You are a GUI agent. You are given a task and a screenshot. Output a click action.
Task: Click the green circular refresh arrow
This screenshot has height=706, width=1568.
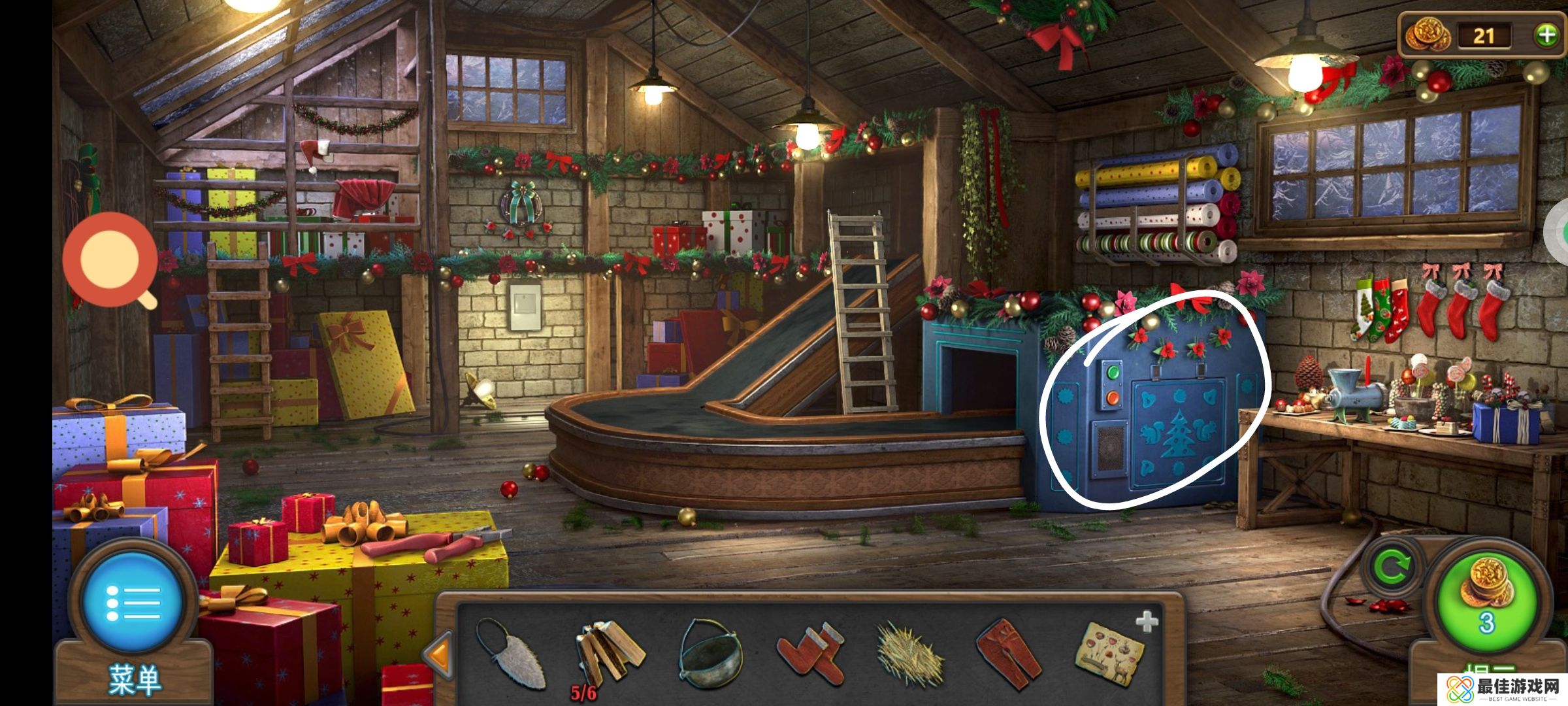1390,567
